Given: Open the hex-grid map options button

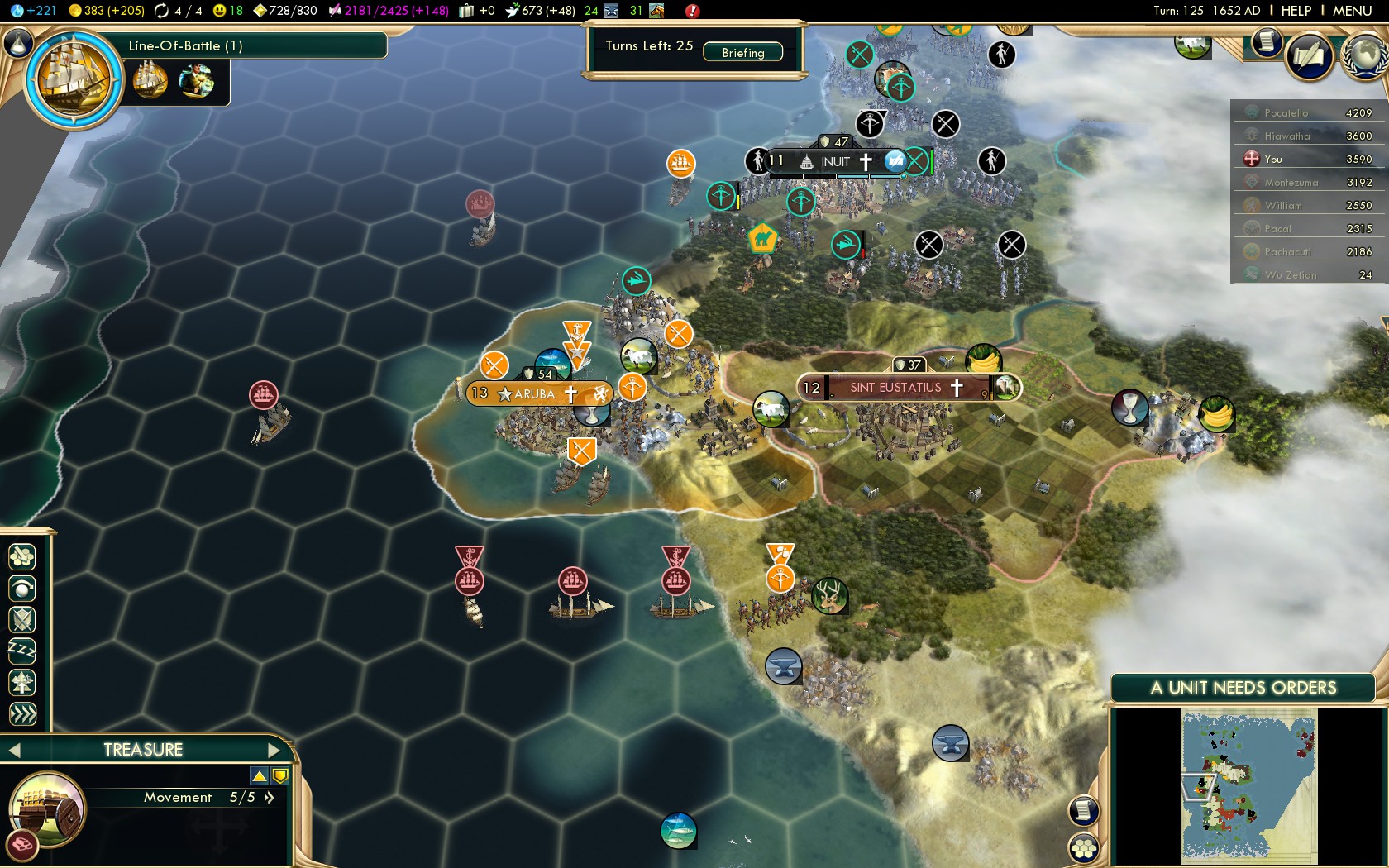Looking at the screenshot, I should coord(1083,847).
